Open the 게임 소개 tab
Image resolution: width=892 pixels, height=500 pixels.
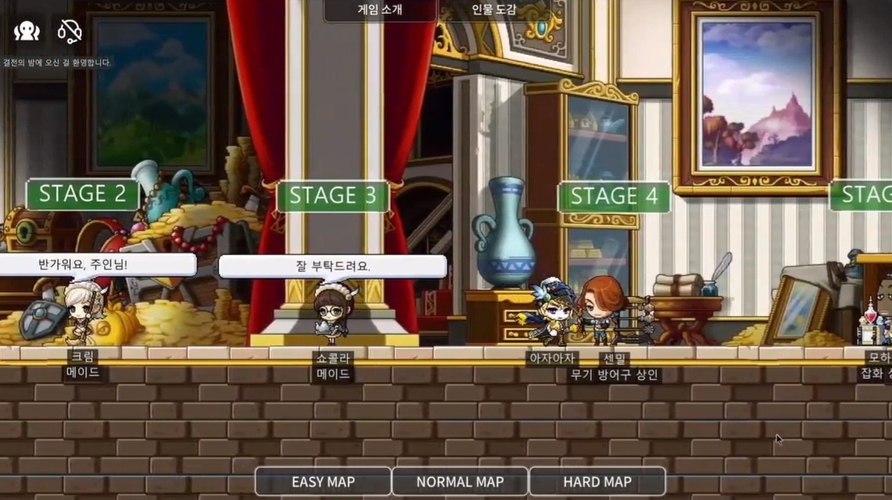[380, 10]
